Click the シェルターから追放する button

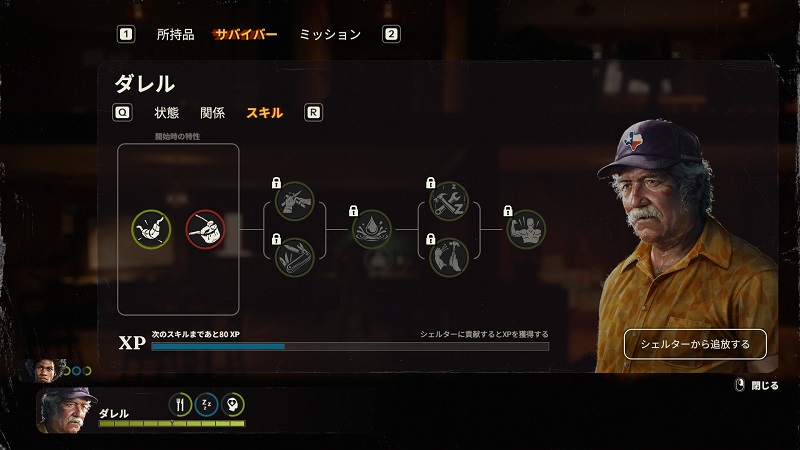pyautogui.click(x=695, y=344)
